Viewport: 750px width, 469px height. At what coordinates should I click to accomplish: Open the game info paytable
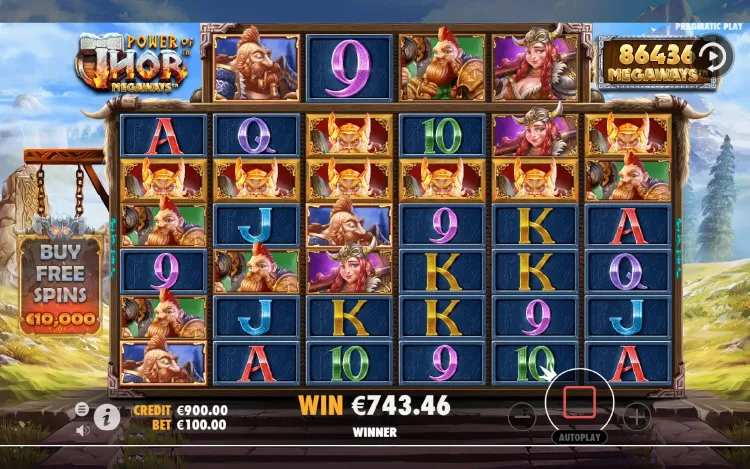click(x=107, y=417)
